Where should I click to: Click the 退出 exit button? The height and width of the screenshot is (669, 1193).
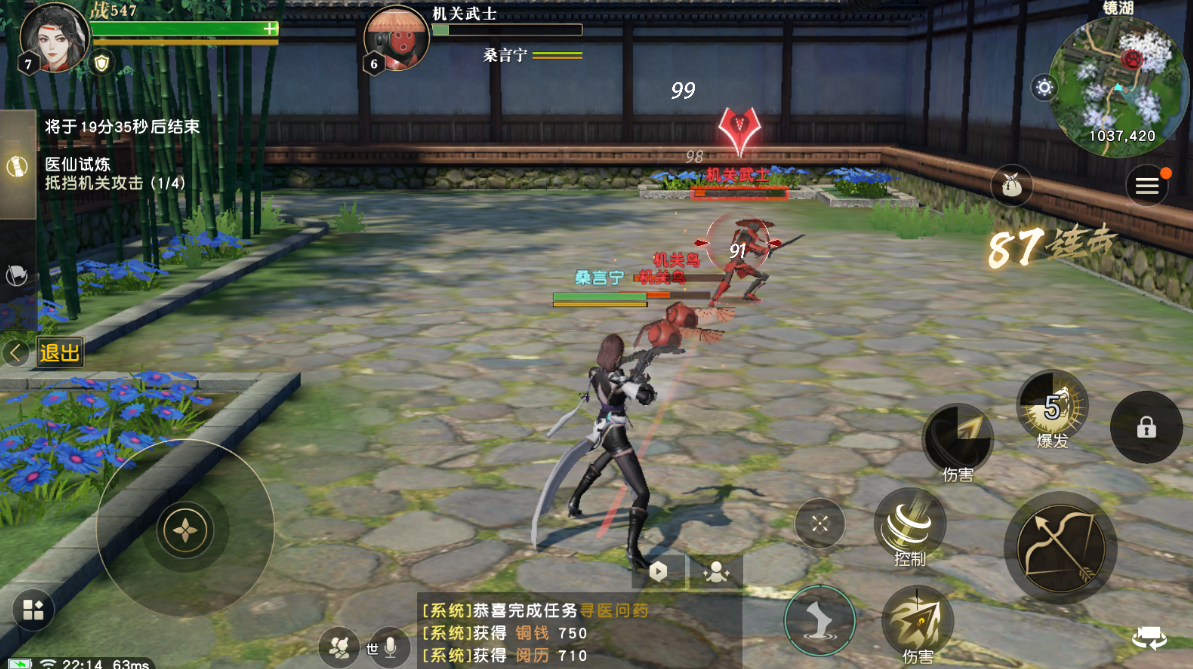[59, 352]
